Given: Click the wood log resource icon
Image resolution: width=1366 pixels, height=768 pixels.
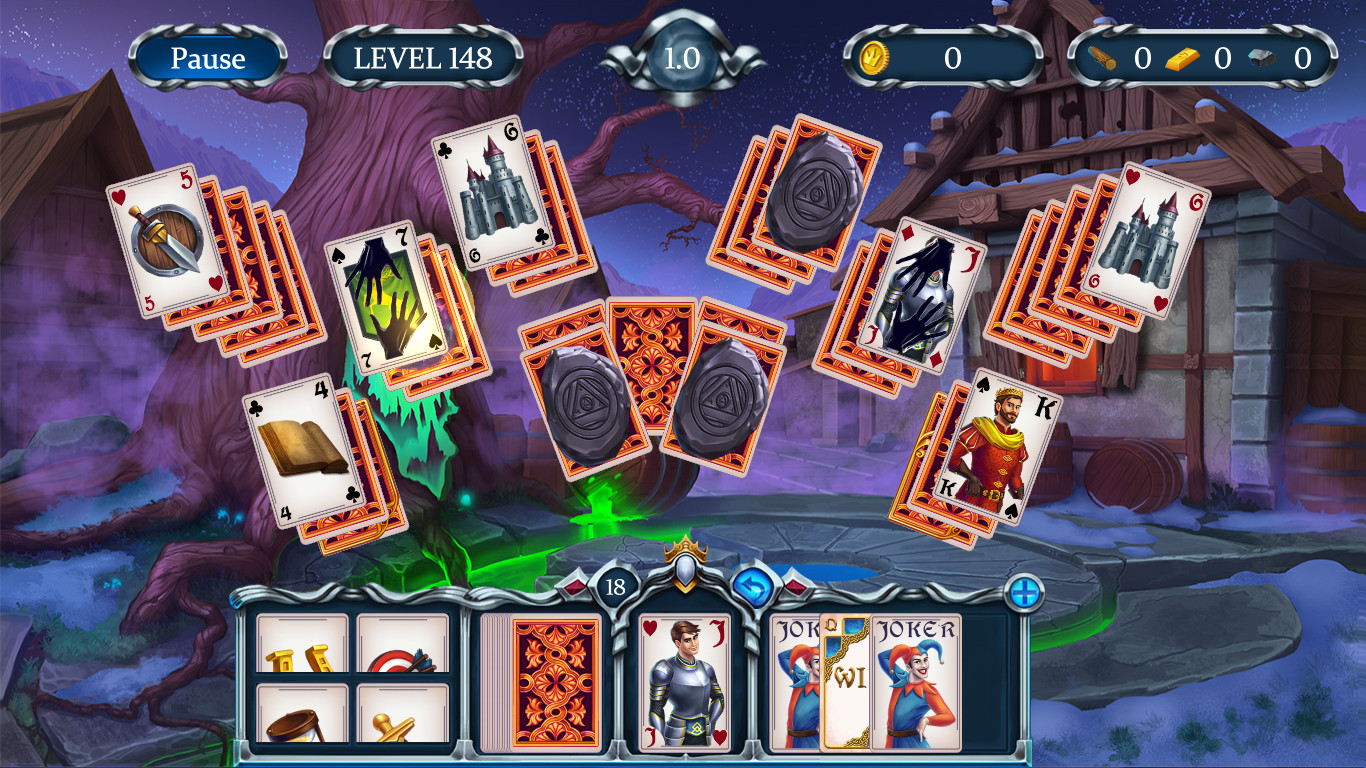Looking at the screenshot, I should click(1106, 57).
